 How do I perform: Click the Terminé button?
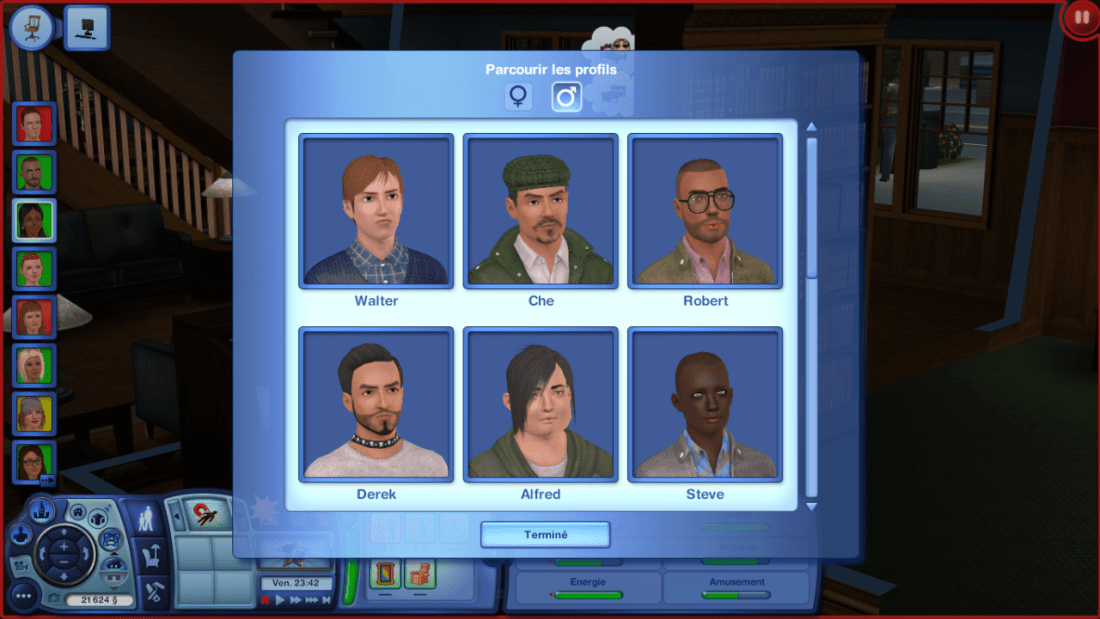545,535
